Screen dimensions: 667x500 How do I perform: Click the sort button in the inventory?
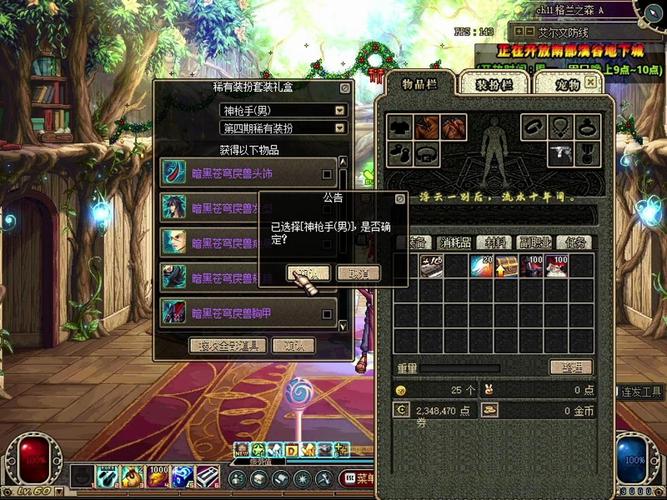point(570,368)
